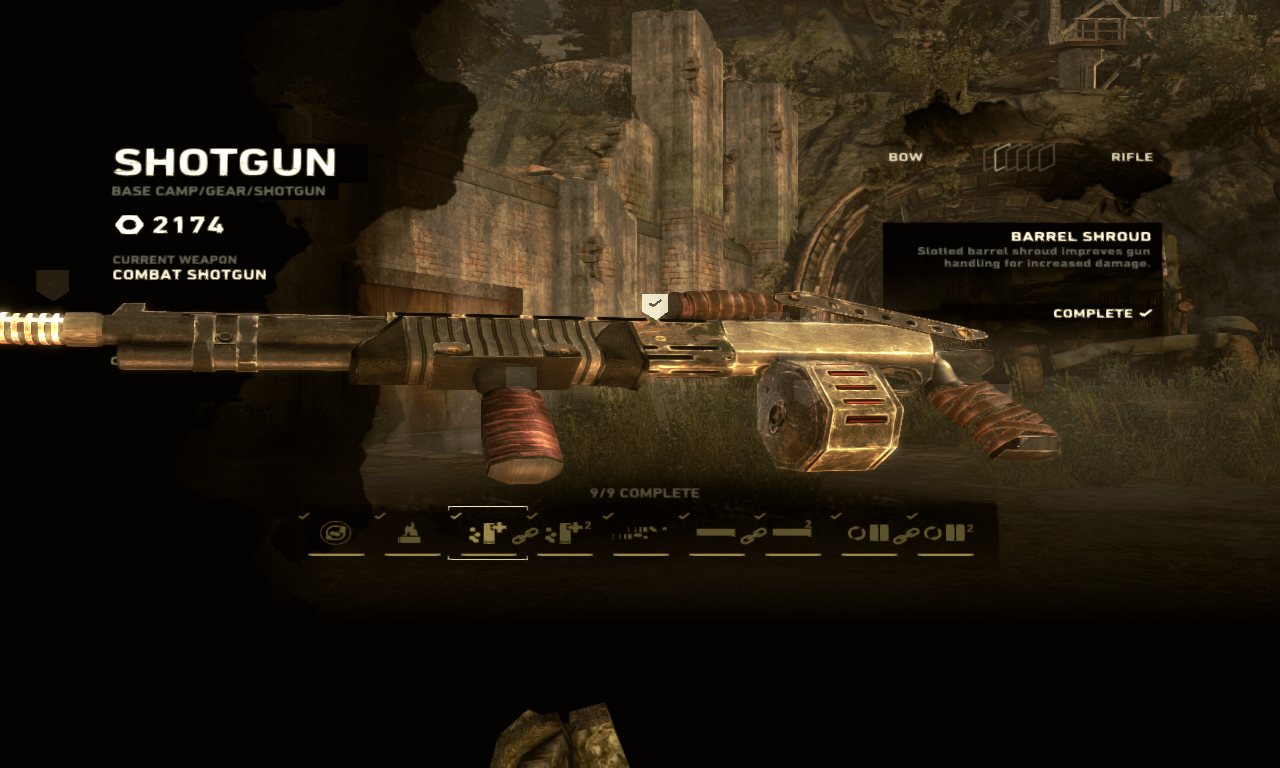The image size is (1280, 768).
Task: Switch to the Bow weapon tab
Action: tap(905, 157)
